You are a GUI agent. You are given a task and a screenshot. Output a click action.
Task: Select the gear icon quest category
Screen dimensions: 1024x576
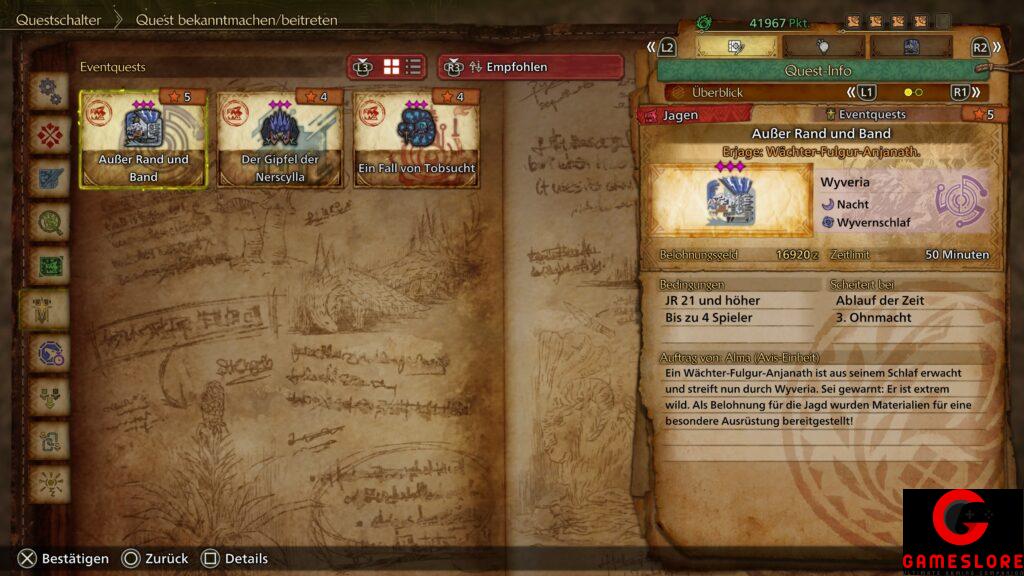(49, 92)
